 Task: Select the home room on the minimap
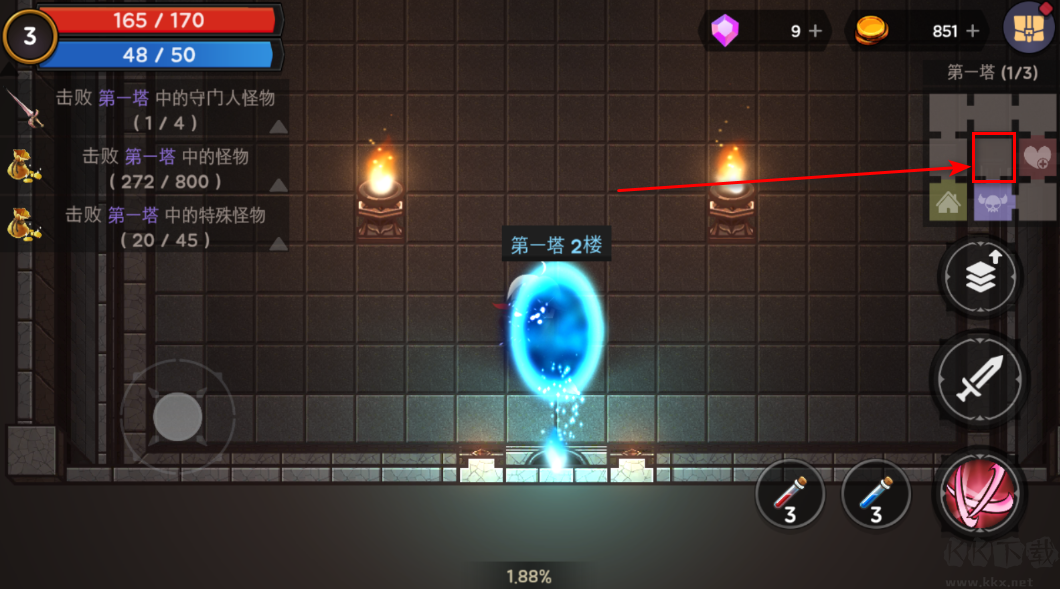pos(947,201)
